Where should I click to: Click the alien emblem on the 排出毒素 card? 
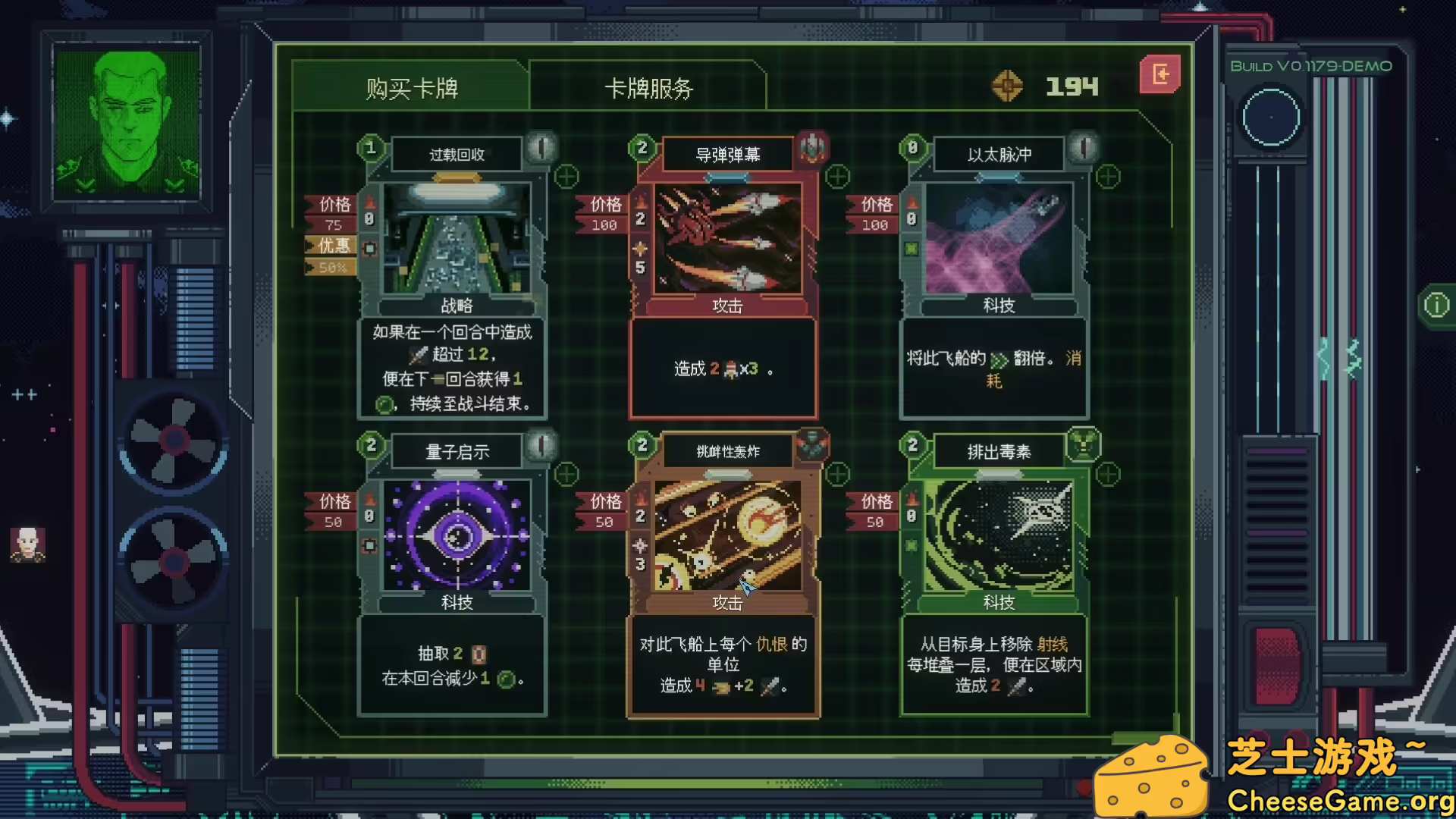click(x=1084, y=447)
